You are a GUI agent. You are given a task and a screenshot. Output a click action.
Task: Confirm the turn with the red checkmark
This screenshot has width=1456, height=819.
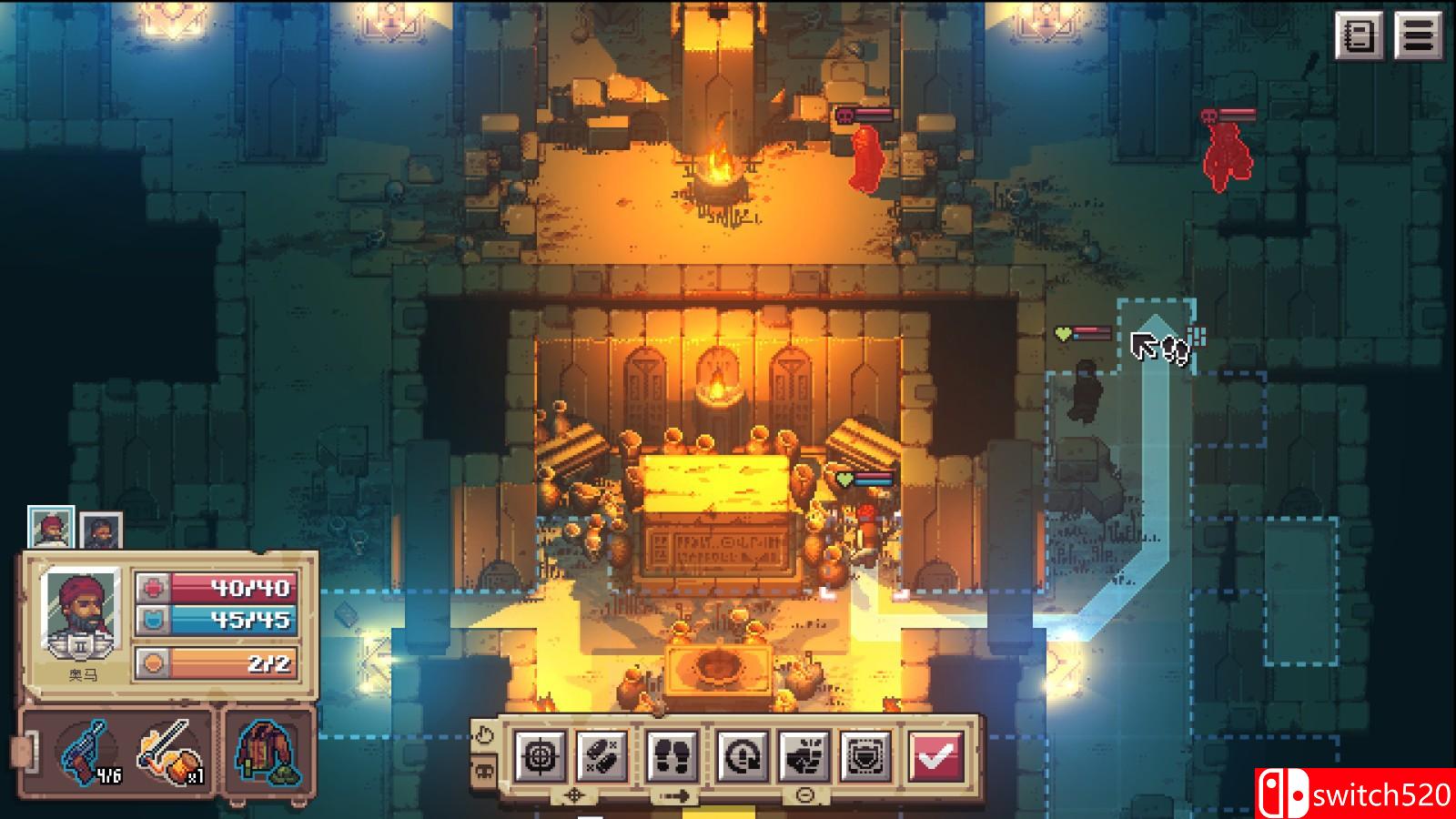pos(935,755)
